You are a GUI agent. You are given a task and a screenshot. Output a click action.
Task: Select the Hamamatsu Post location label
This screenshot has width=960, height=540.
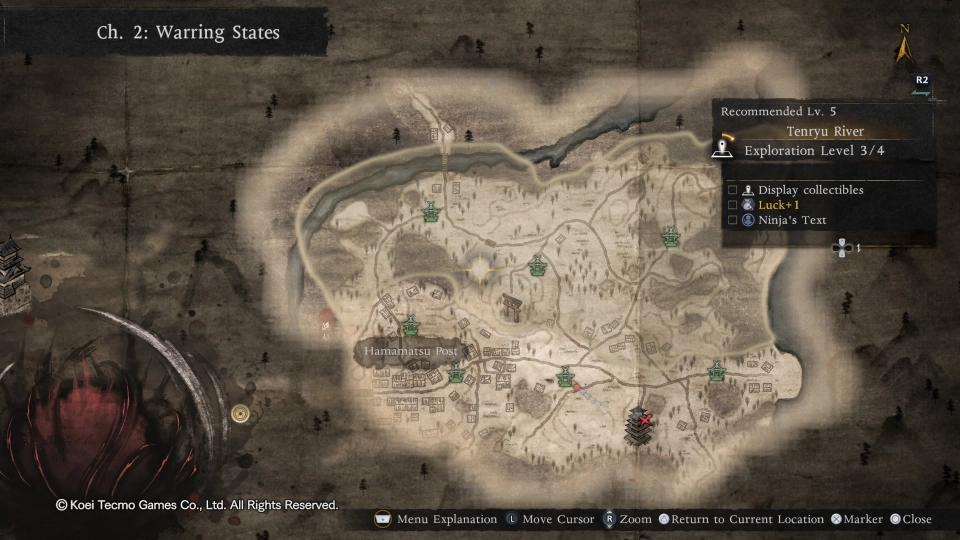click(x=410, y=352)
